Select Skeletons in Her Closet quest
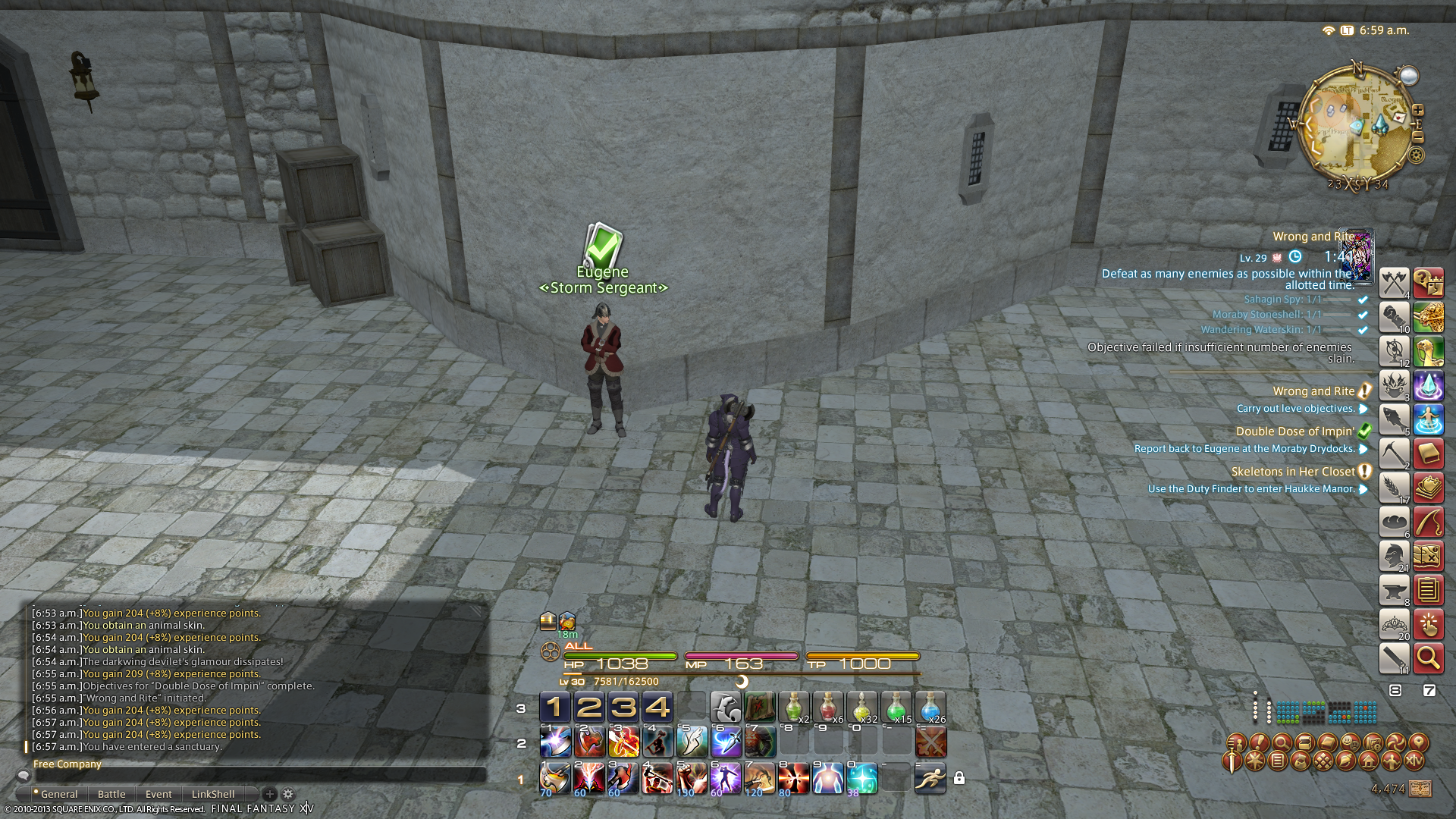Image resolution: width=1456 pixels, height=819 pixels. 1292,472
